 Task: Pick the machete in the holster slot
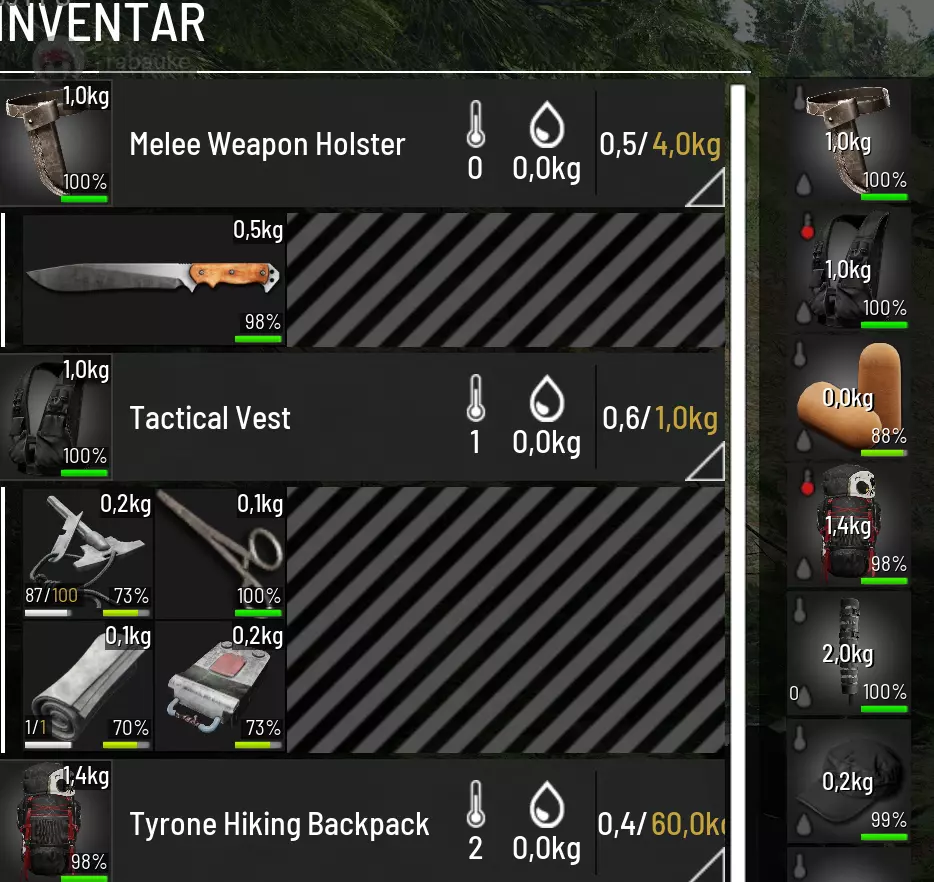tap(152, 277)
